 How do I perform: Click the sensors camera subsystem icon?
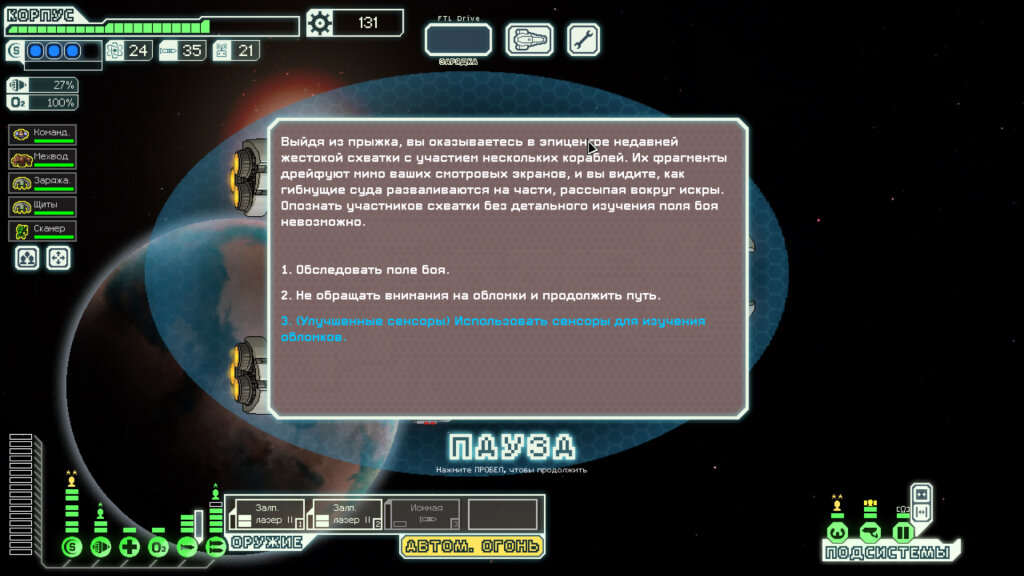coord(870,531)
